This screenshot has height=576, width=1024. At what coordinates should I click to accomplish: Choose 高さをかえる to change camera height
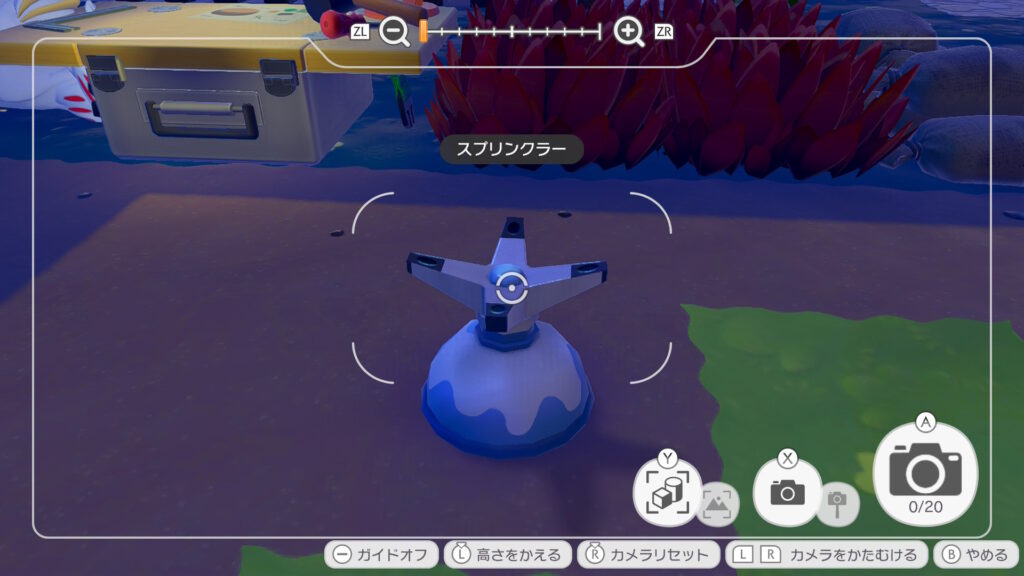tap(508, 555)
